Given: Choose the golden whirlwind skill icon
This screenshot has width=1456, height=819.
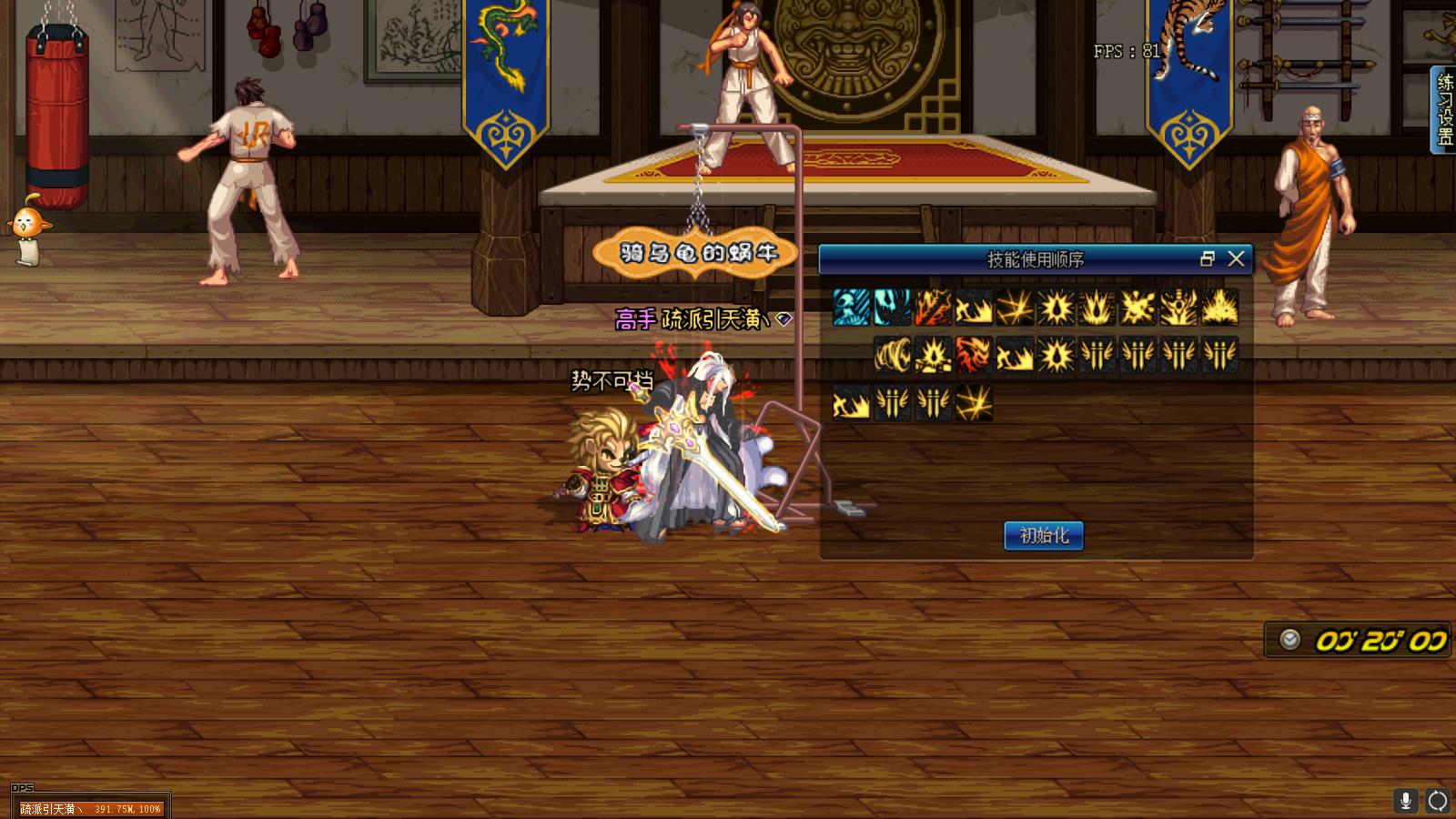Looking at the screenshot, I should point(893,355).
